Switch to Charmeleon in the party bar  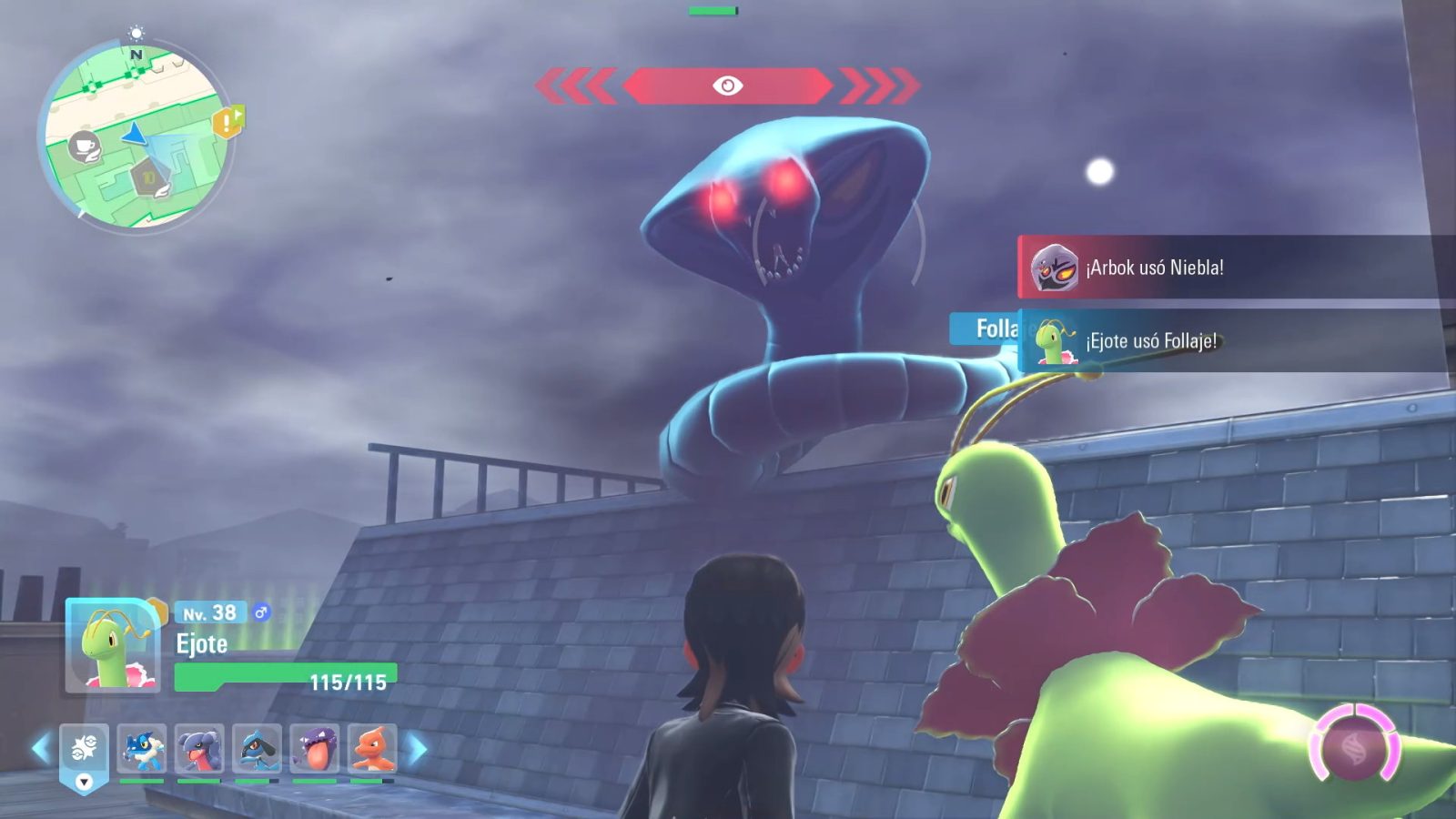[372, 750]
